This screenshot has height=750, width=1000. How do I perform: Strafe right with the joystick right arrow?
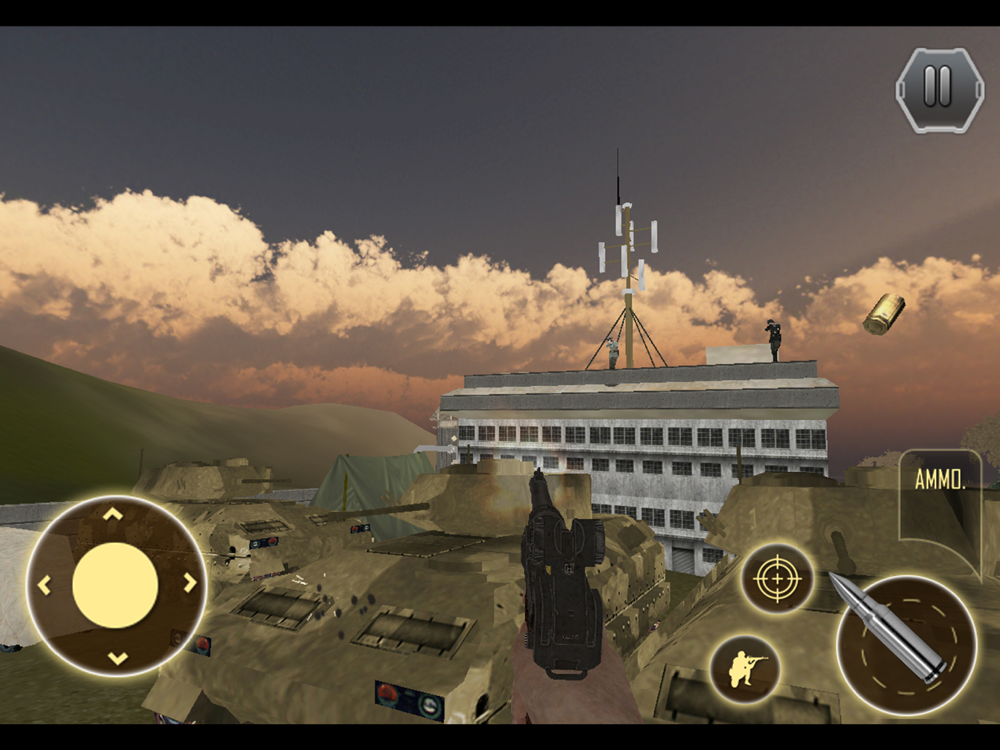click(x=188, y=583)
